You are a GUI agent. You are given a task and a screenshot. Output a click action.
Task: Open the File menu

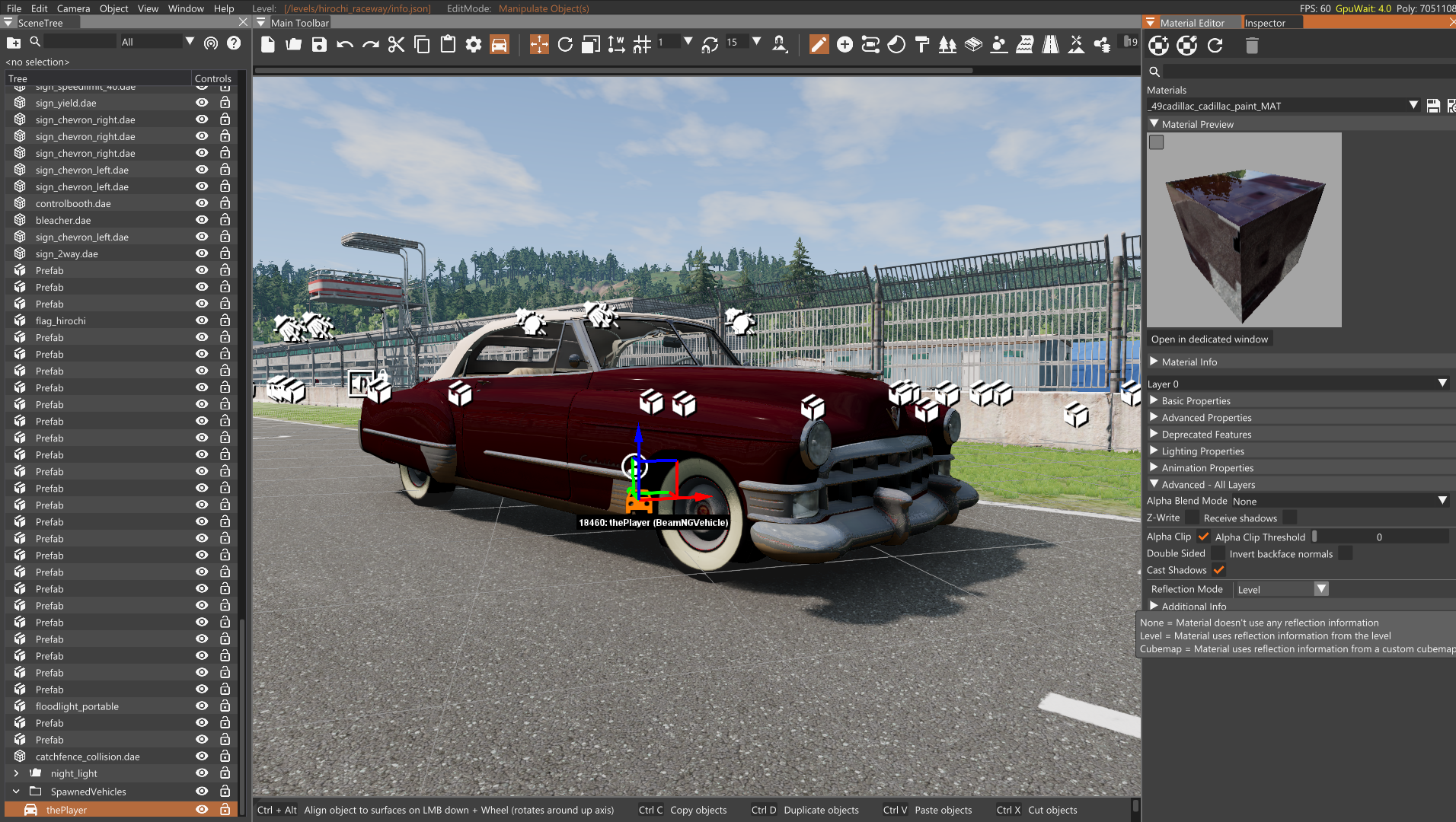tap(14, 8)
